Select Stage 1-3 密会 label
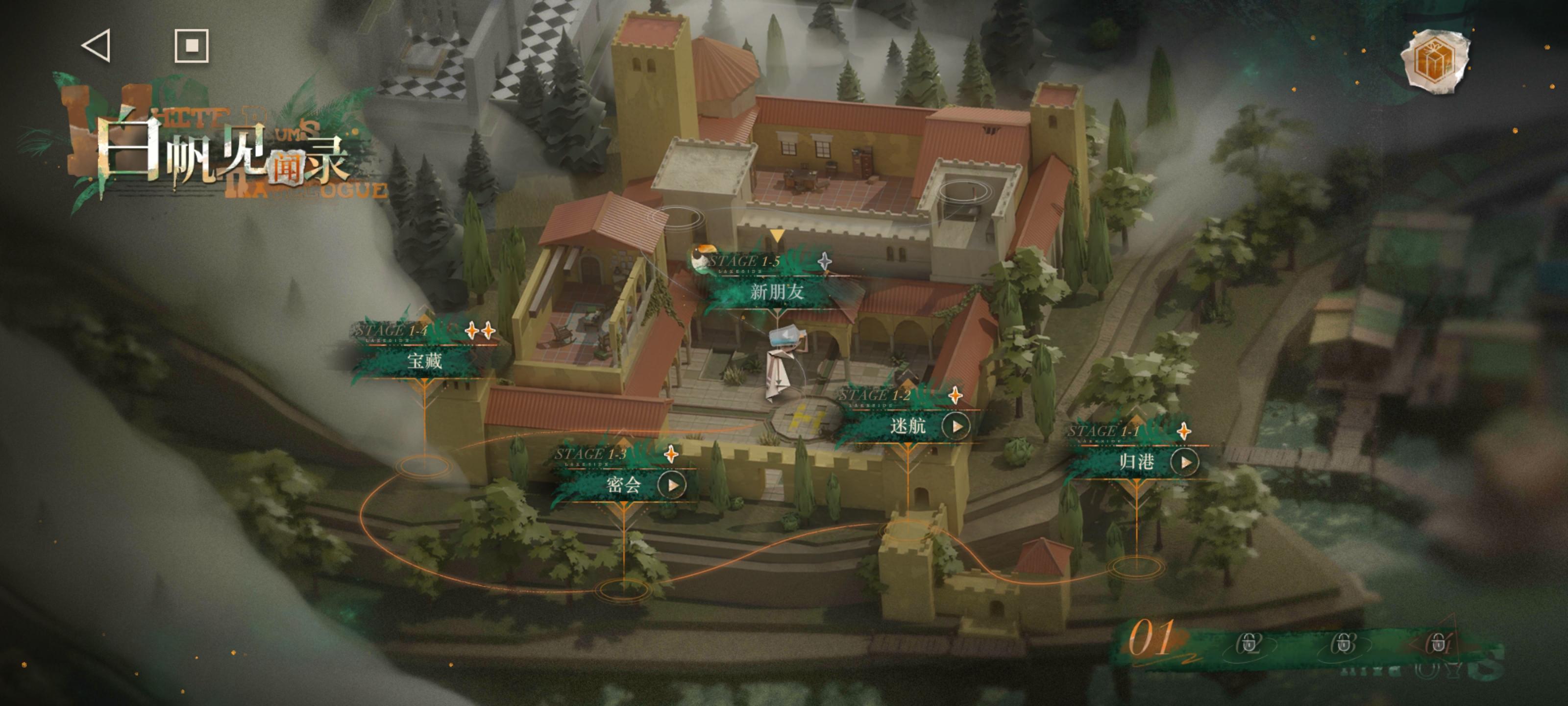1568x706 pixels. (623, 485)
